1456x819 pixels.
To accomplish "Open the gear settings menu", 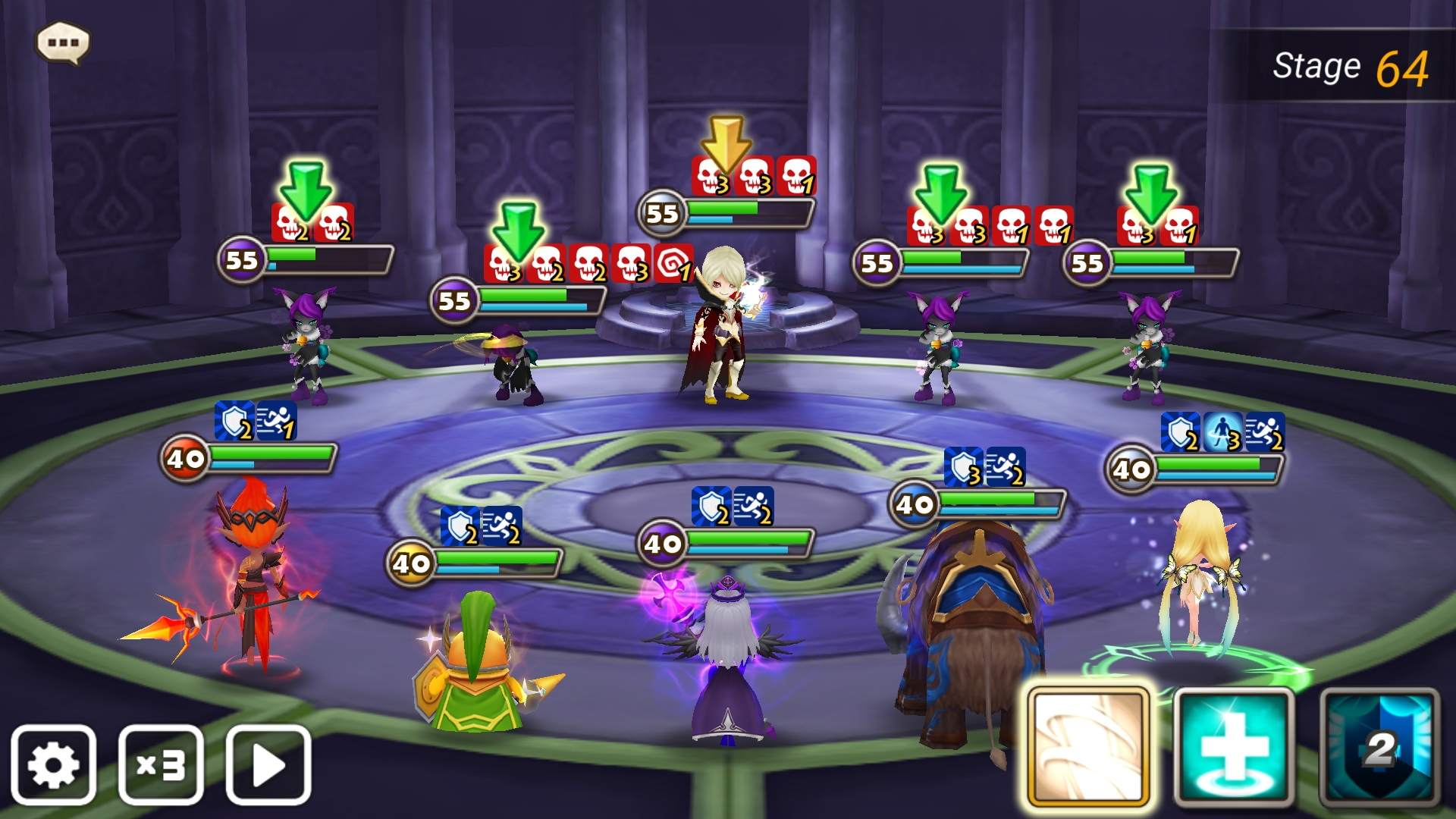I will (53, 764).
